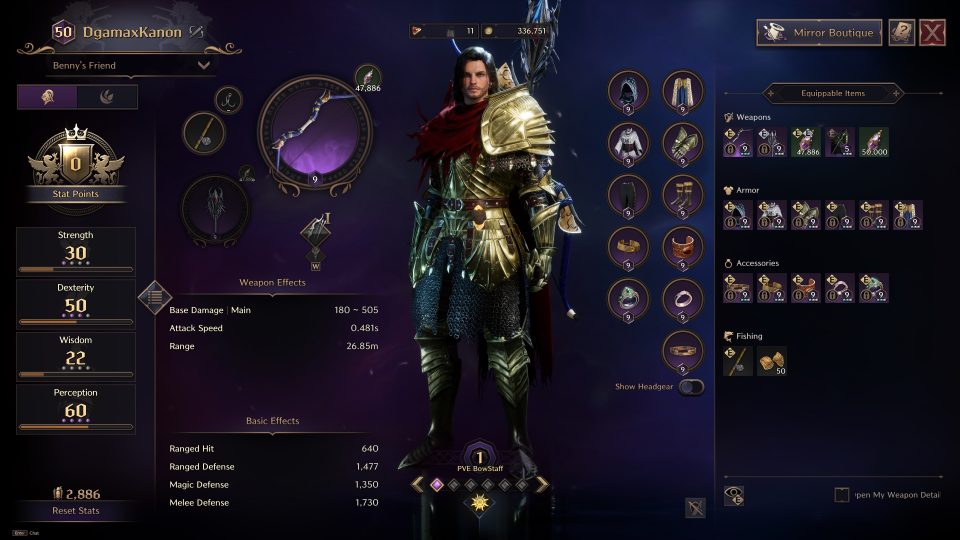Toggle Show Headgear switch
Screen dimensions: 960x540
click(691, 387)
